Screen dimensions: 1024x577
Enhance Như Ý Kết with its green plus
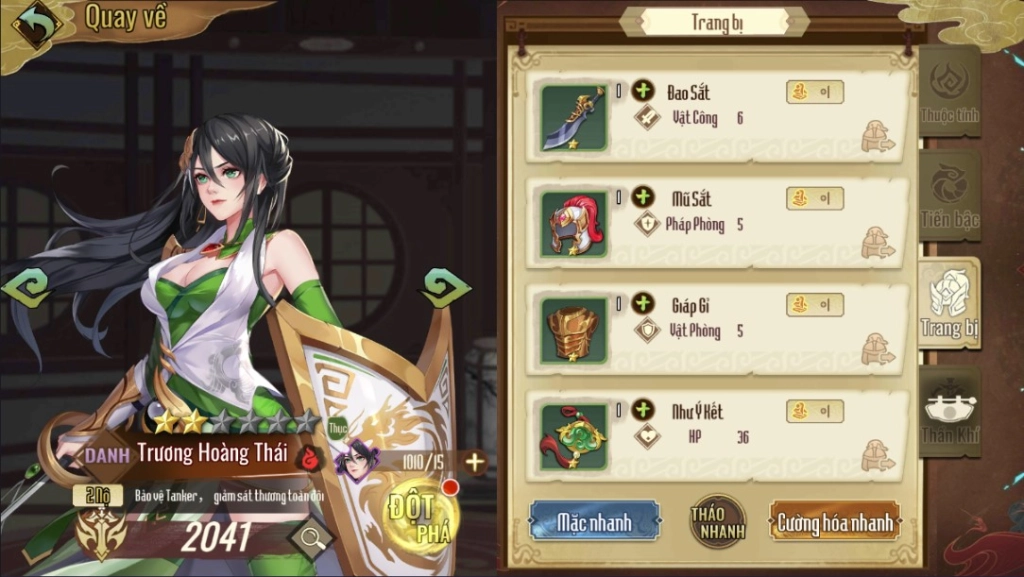pyautogui.click(x=642, y=410)
